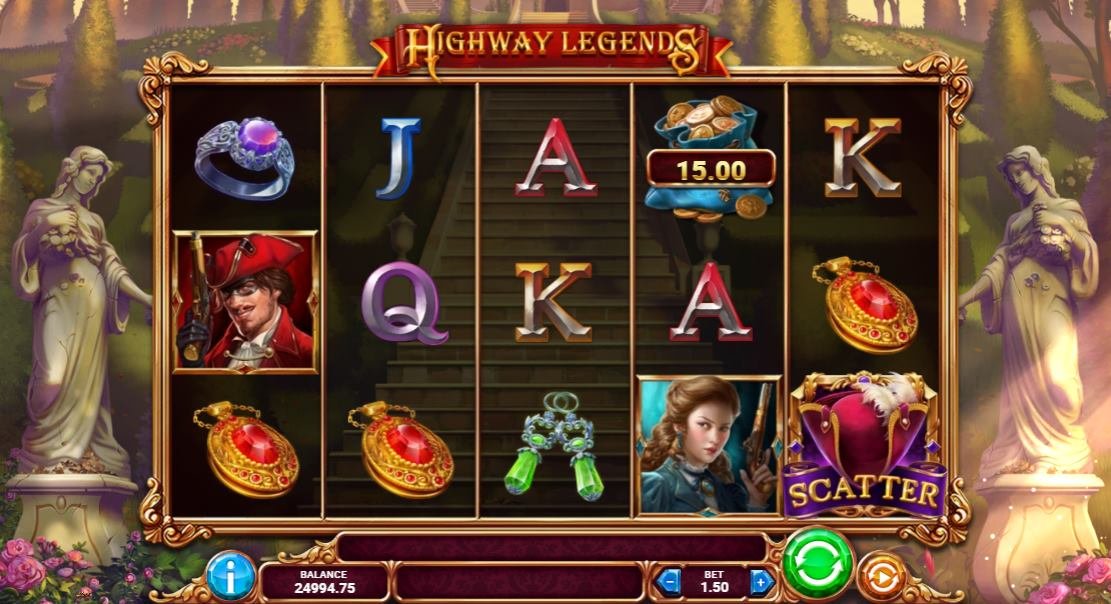Open the blue info paytable button
This screenshot has width=1111, height=604.
[x=231, y=577]
